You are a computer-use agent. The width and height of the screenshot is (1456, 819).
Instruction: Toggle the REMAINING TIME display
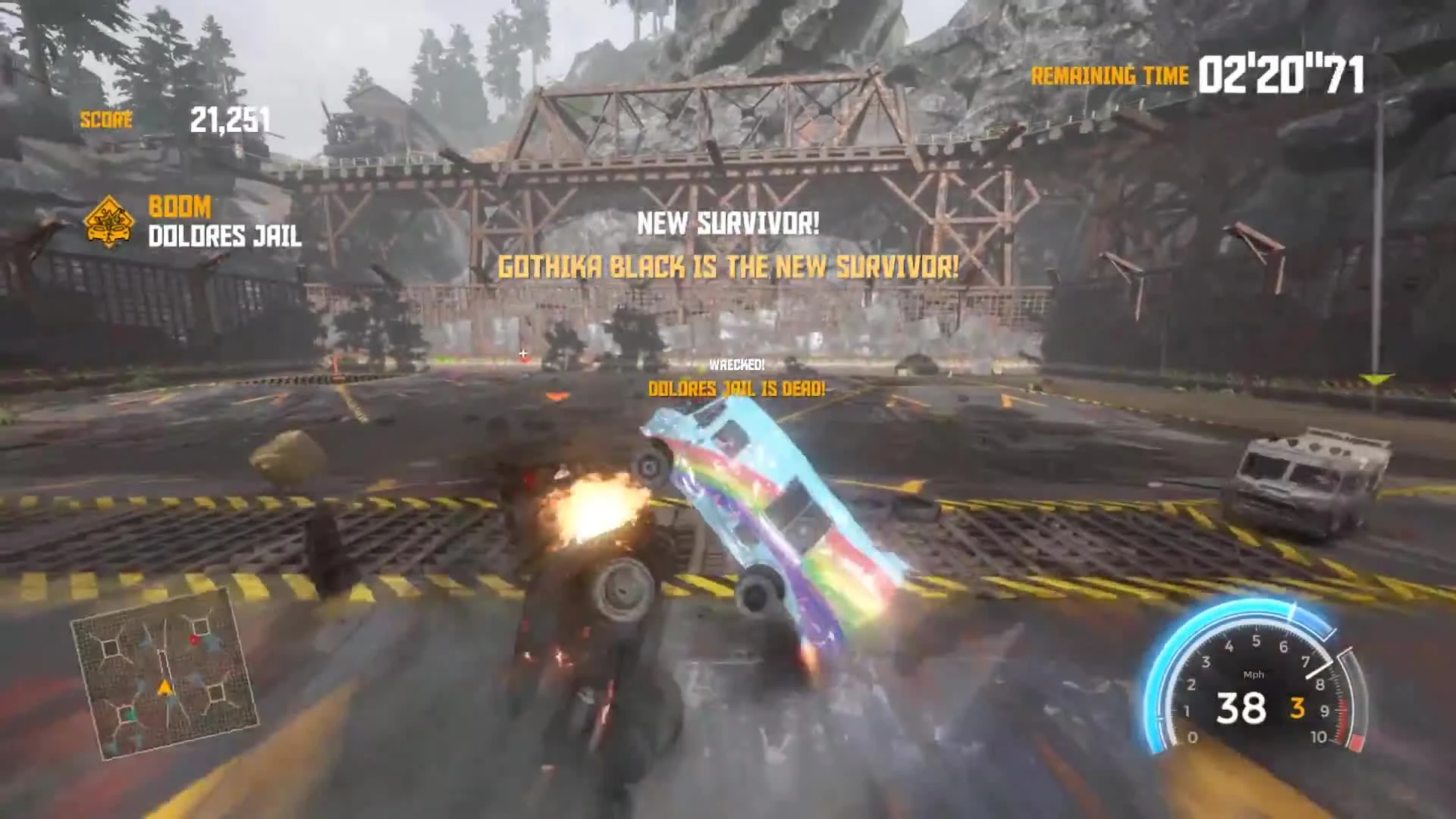[1109, 75]
